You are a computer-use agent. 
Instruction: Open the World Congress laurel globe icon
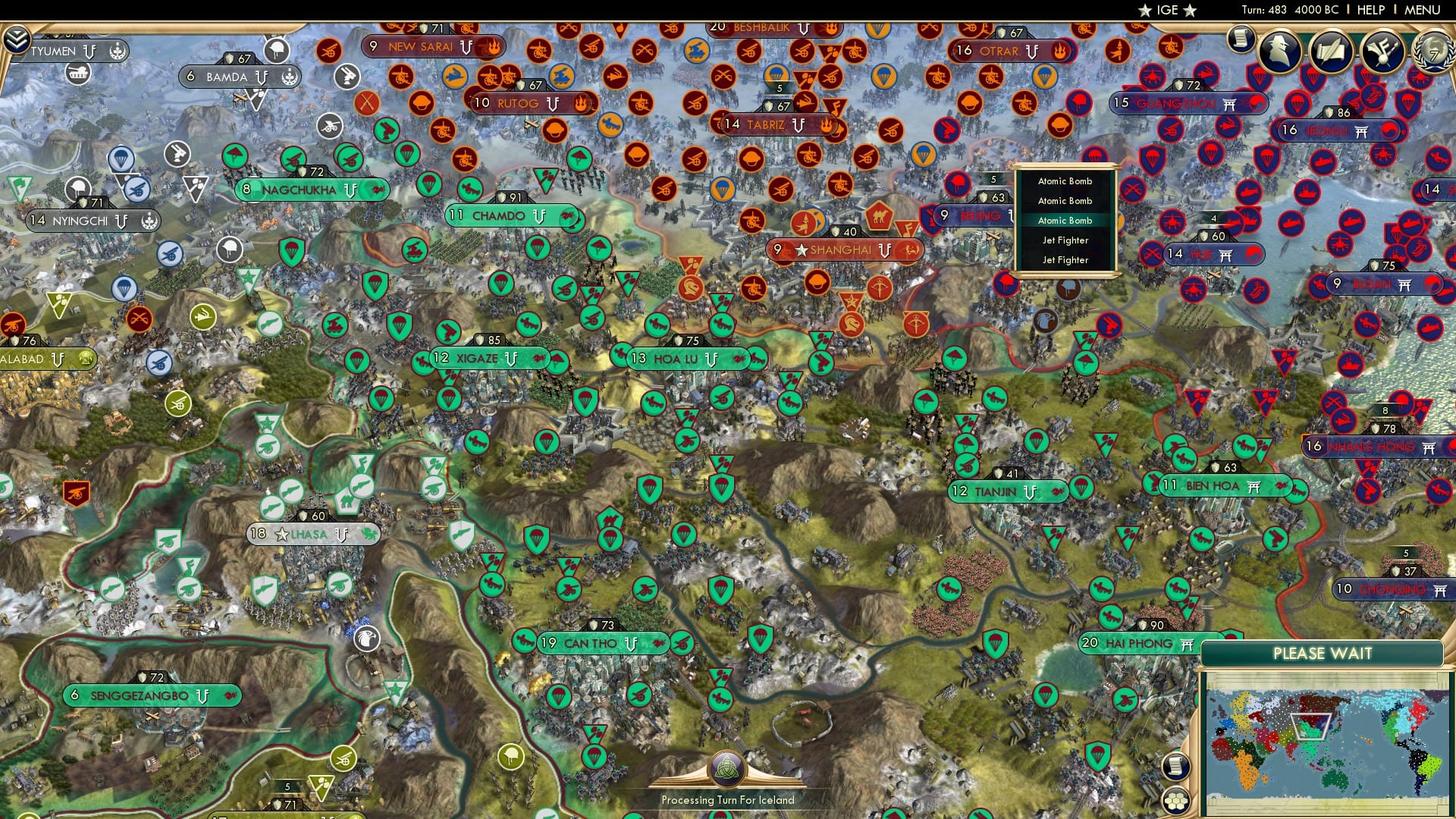(x=1432, y=53)
